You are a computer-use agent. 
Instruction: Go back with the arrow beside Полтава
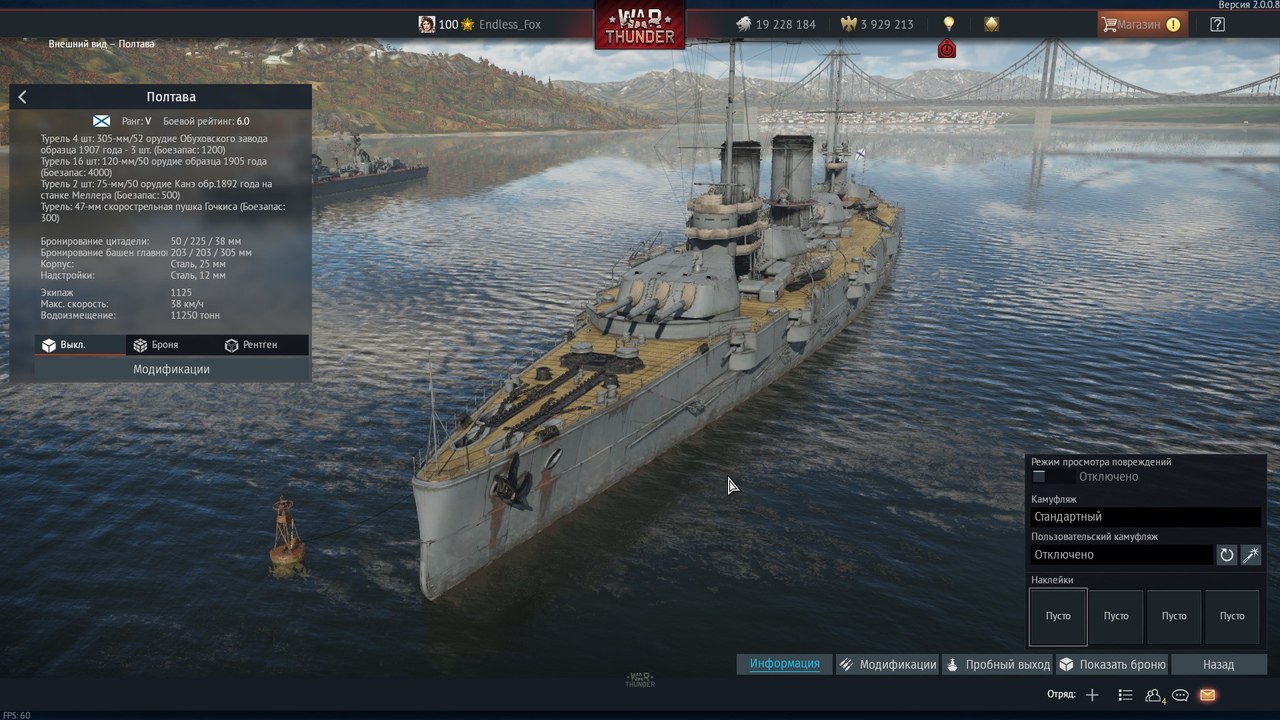tap(23, 97)
